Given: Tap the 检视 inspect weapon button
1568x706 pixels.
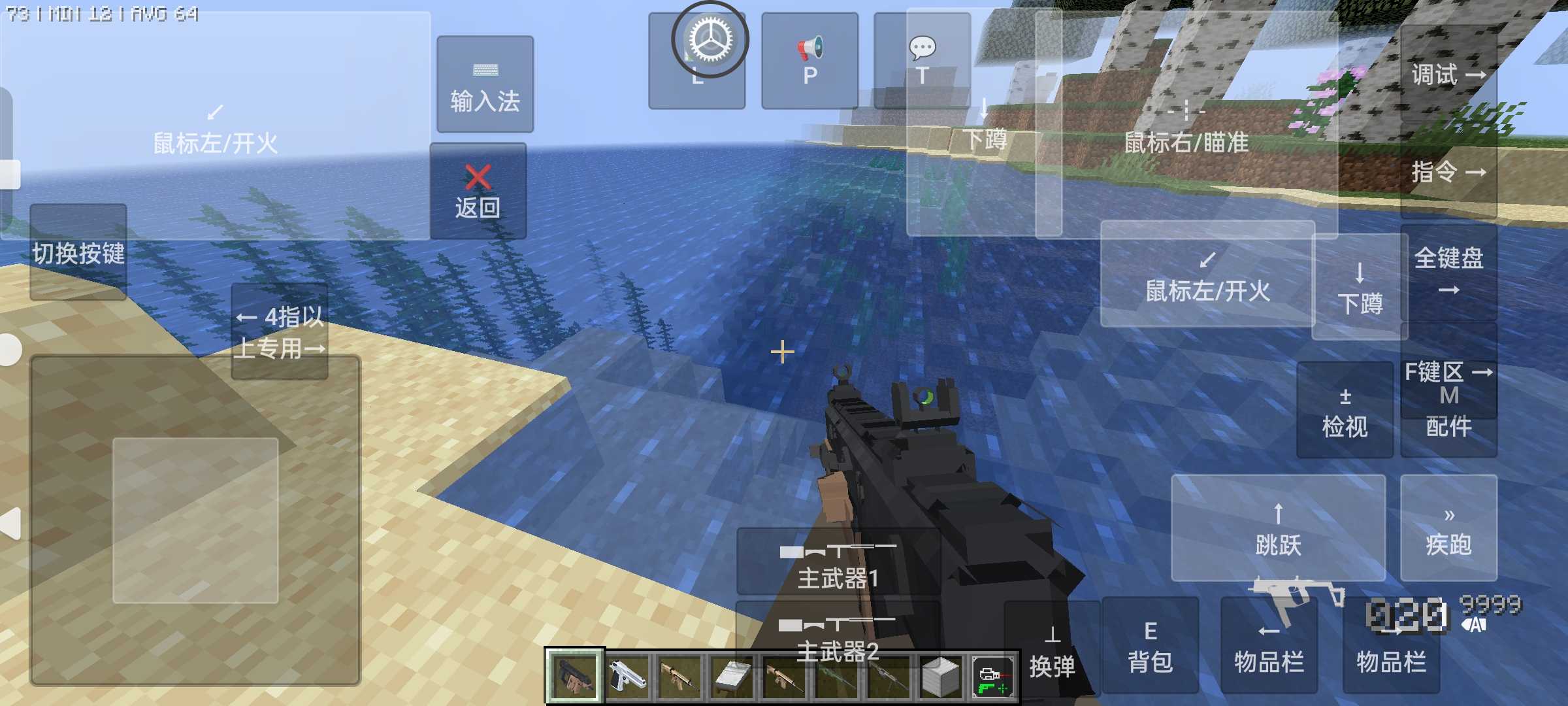Looking at the screenshot, I should (x=1345, y=411).
